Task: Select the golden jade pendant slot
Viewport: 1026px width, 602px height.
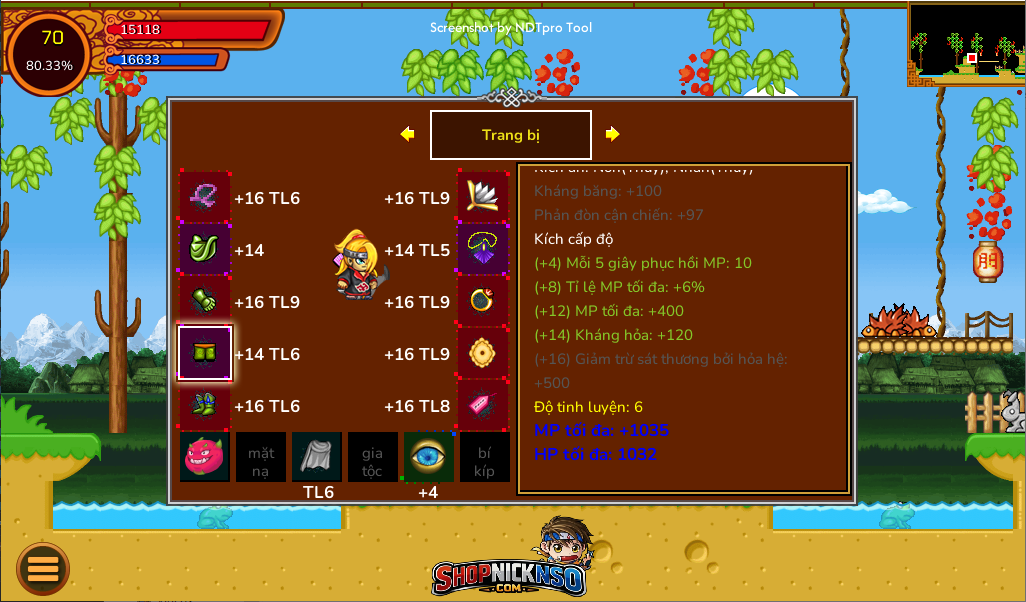Action: pos(483,353)
